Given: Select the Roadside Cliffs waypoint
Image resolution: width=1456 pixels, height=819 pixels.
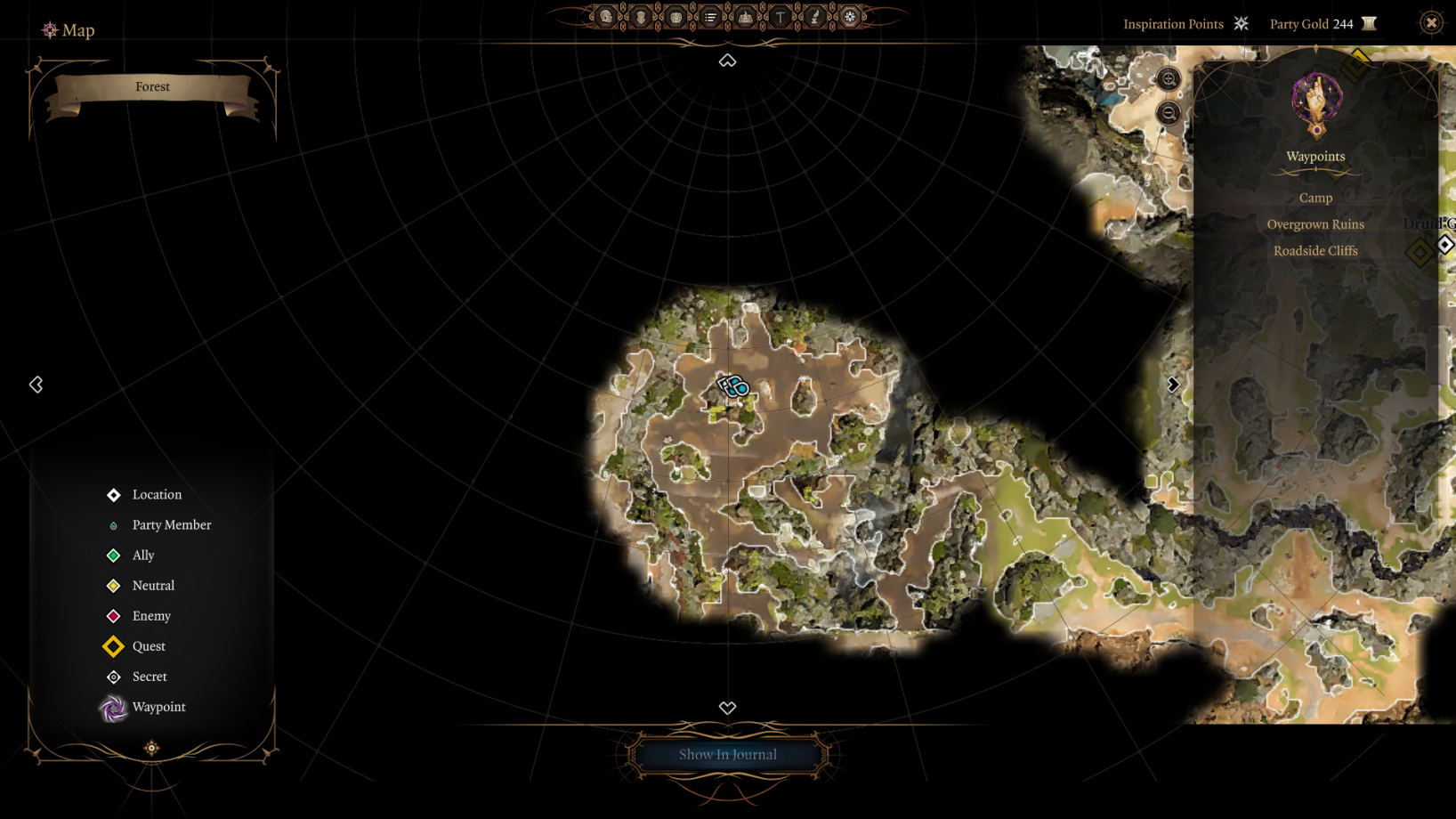Looking at the screenshot, I should [x=1314, y=250].
